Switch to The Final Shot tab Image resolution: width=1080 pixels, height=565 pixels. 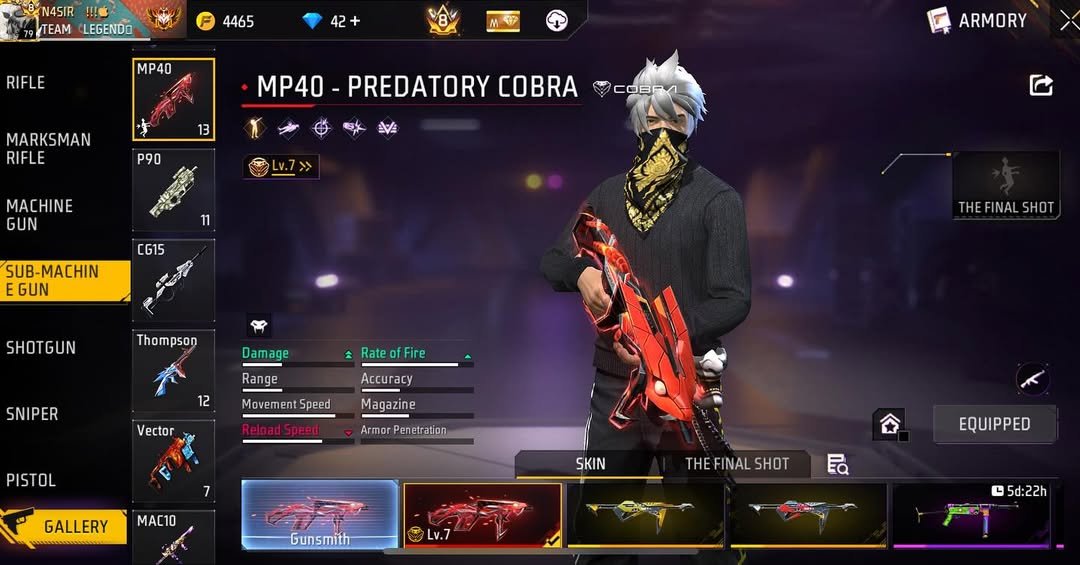point(736,464)
